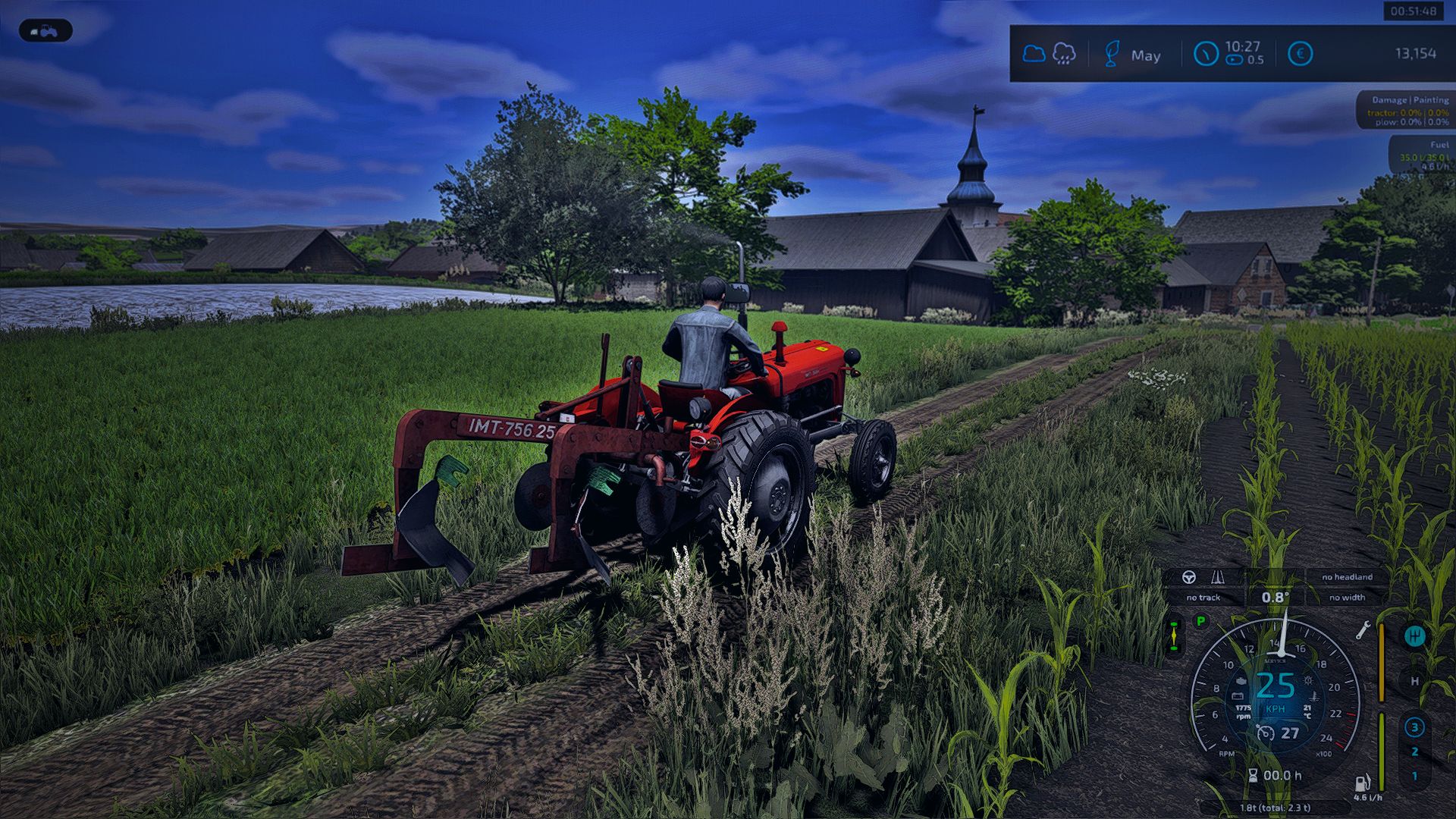Screen dimensions: 1456x819
Task: Click the 1.8t total weight display
Action: coord(1275,807)
